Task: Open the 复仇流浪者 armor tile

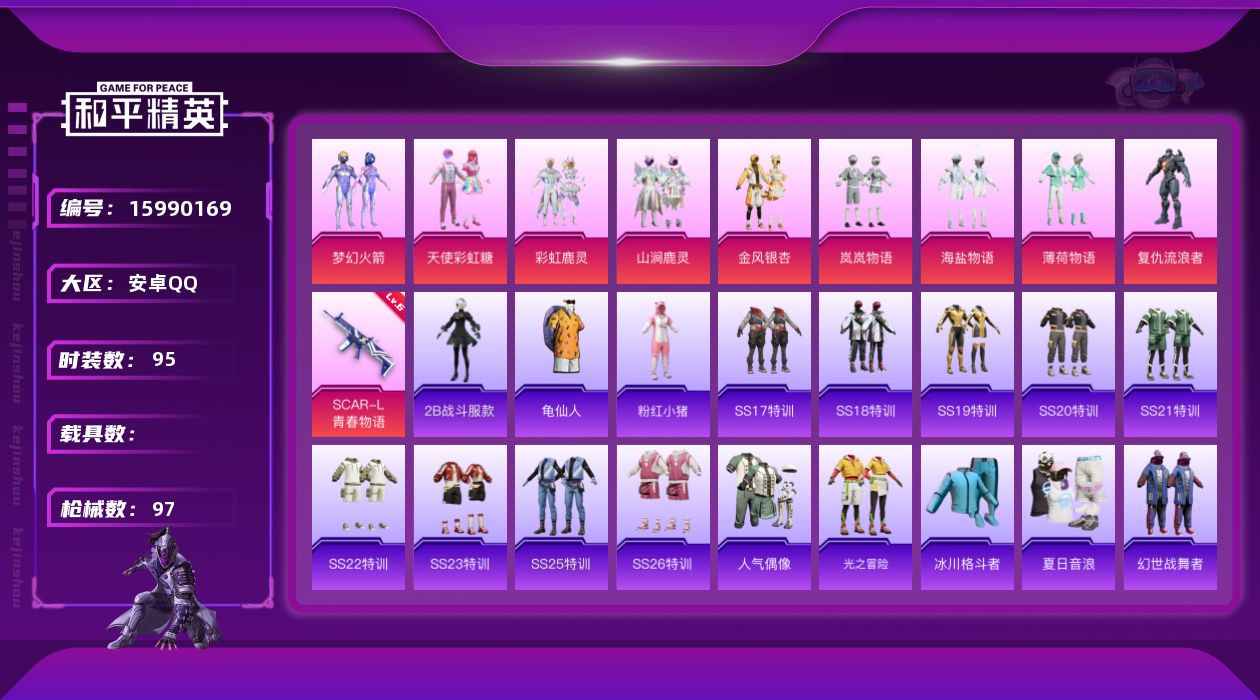Action: [1170, 210]
